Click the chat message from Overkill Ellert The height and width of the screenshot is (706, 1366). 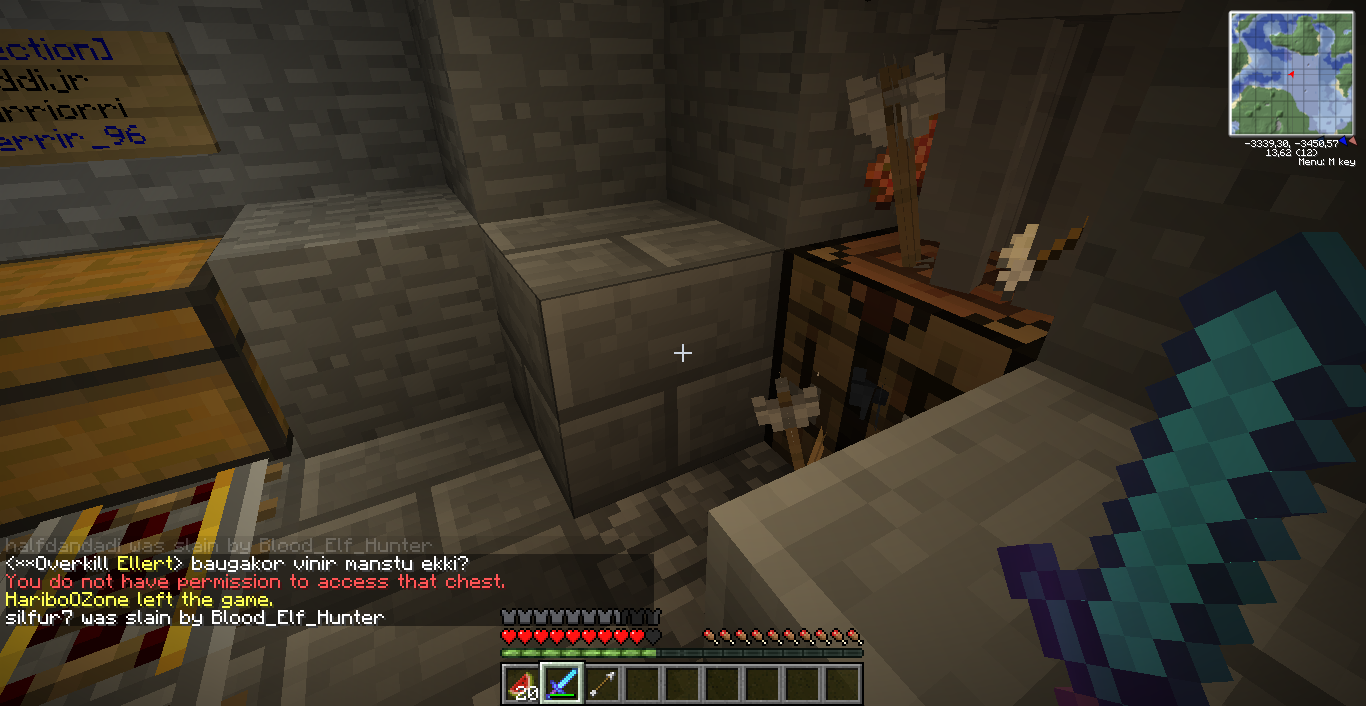(237, 564)
